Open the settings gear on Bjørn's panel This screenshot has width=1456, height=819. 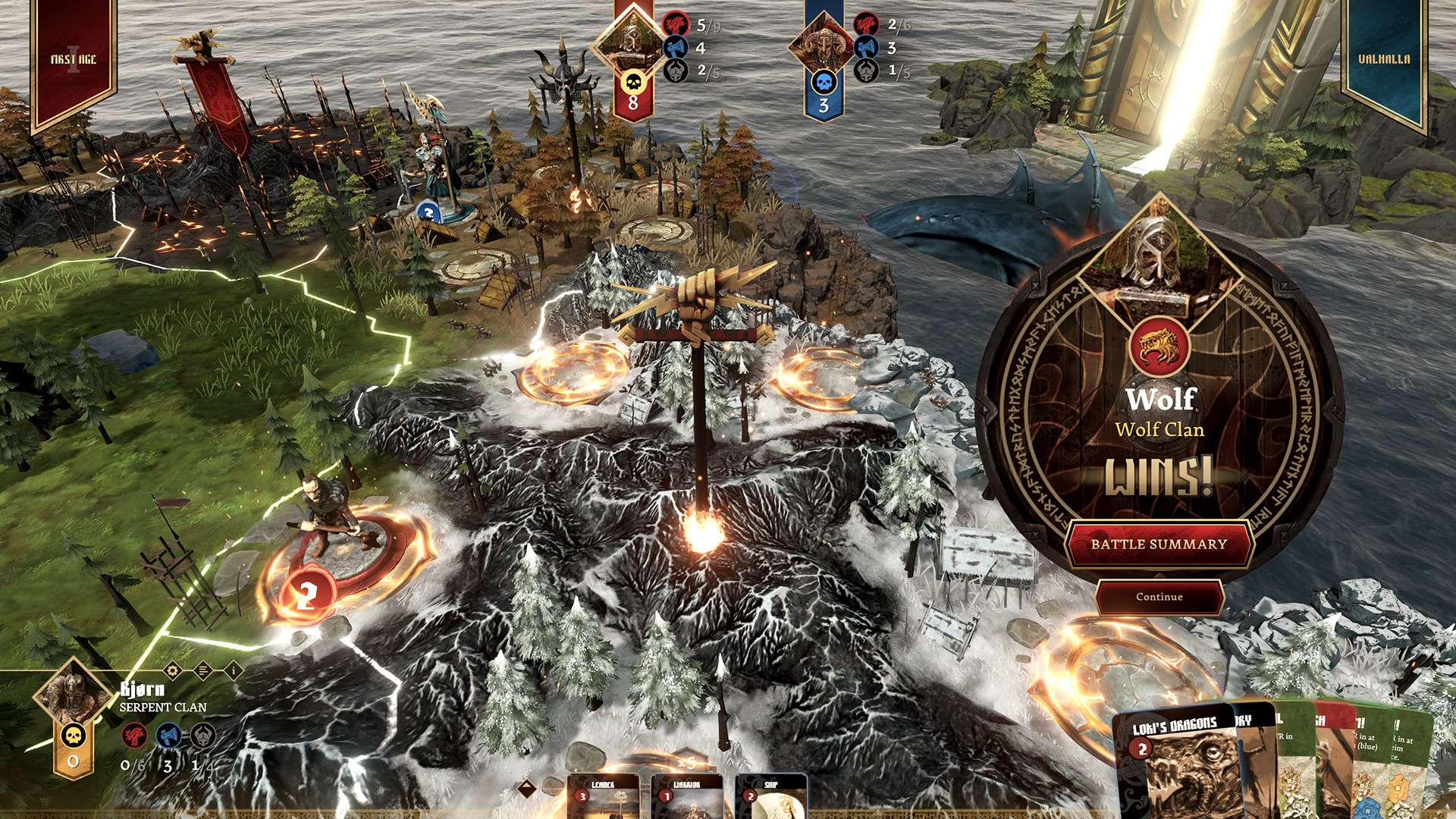coord(171,670)
